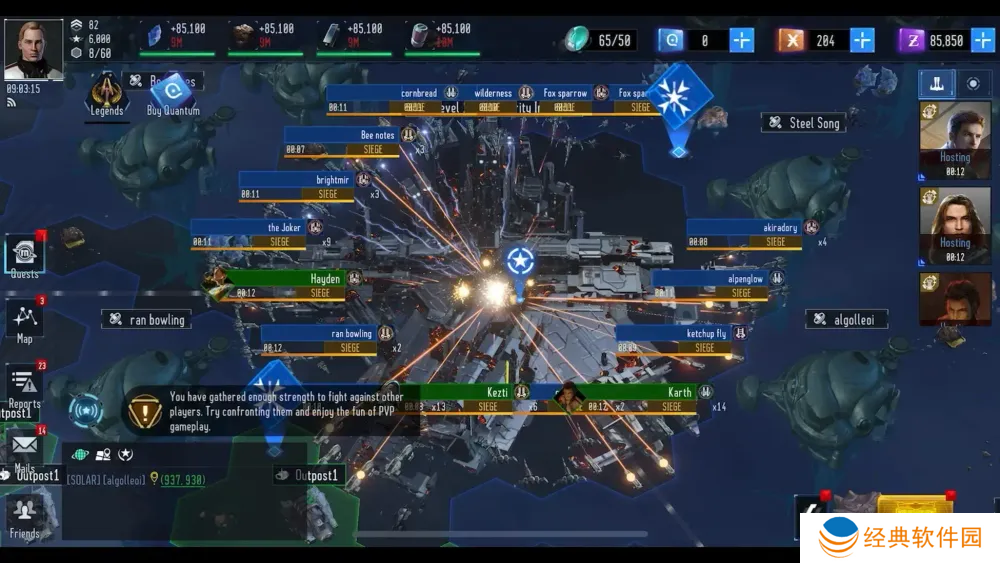Check the Mails inbox
Image resolution: width=1000 pixels, height=563 pixels.
25,447
